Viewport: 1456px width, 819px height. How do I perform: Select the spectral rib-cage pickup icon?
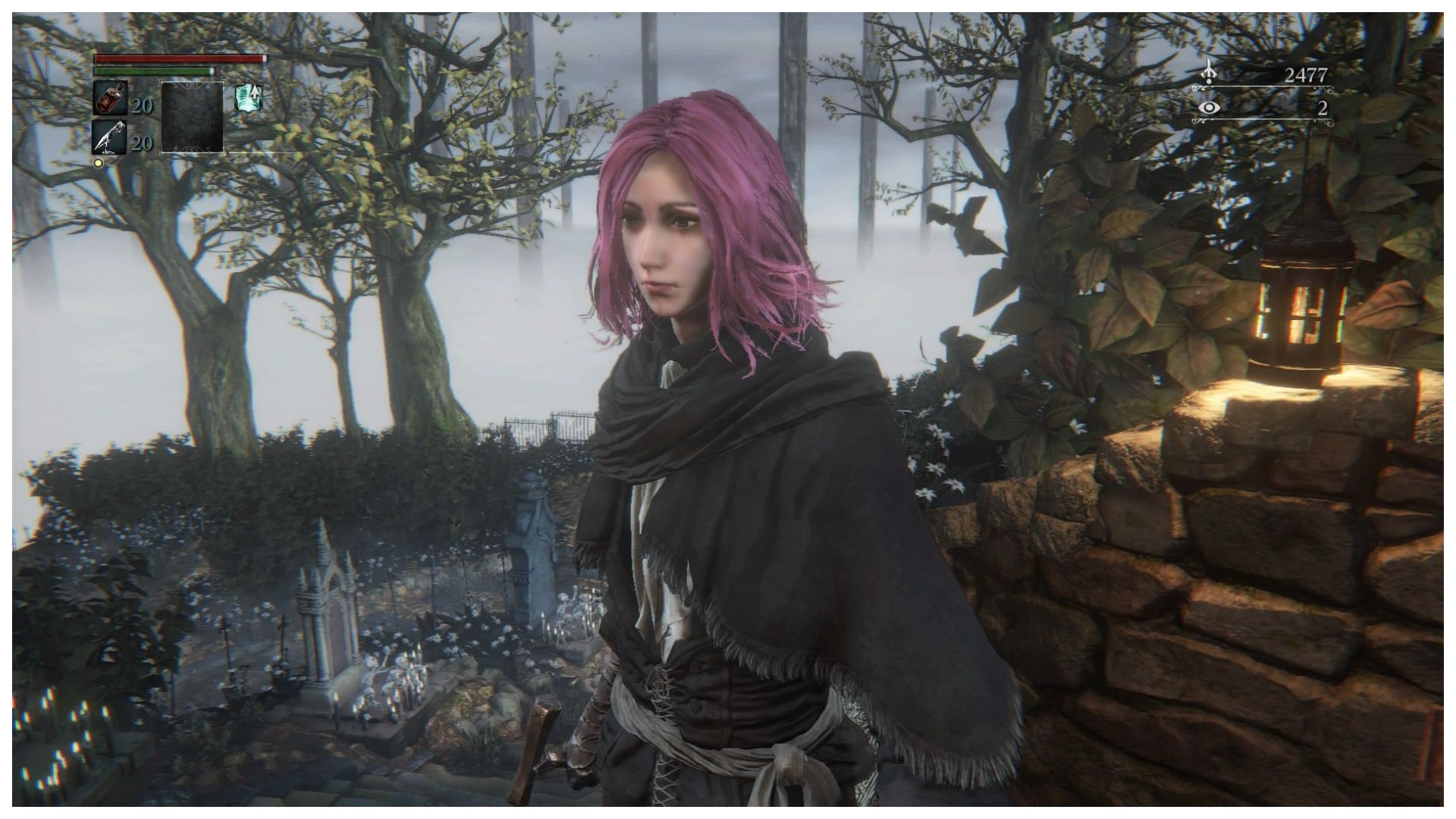coord(250,99)
